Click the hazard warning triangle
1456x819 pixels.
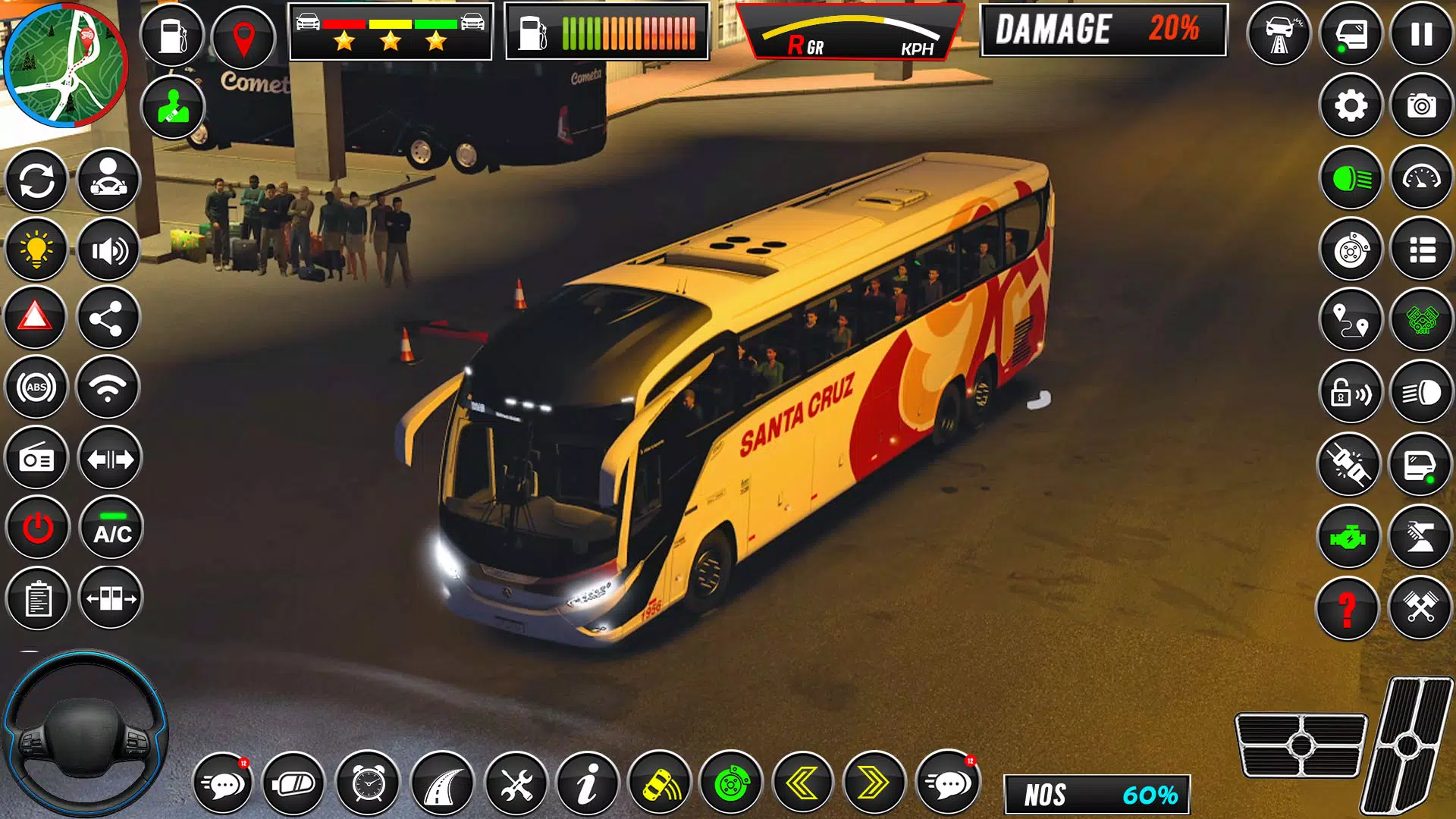click(x=35, y=317)
